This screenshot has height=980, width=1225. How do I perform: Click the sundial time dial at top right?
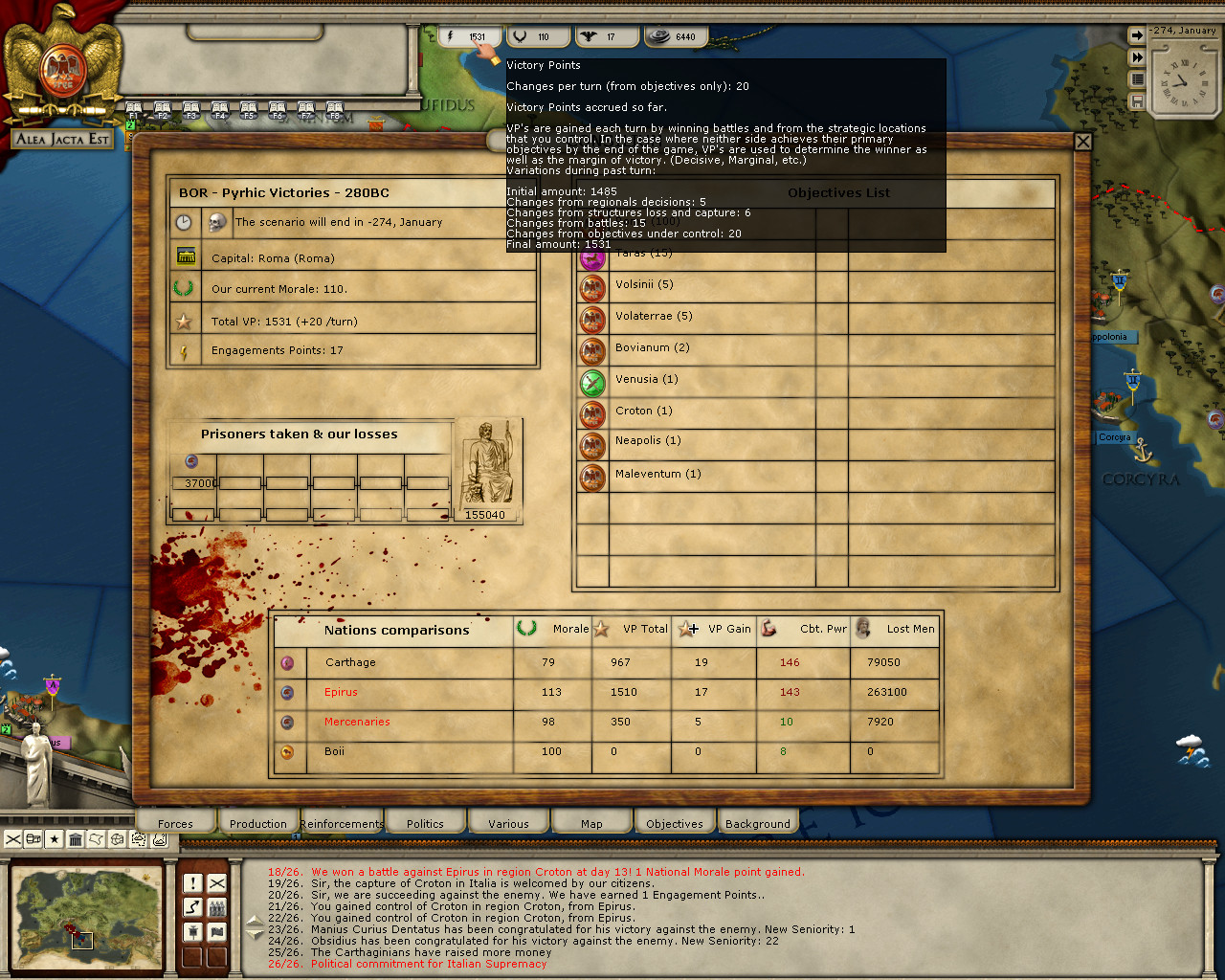click(x=1183, y=86)
